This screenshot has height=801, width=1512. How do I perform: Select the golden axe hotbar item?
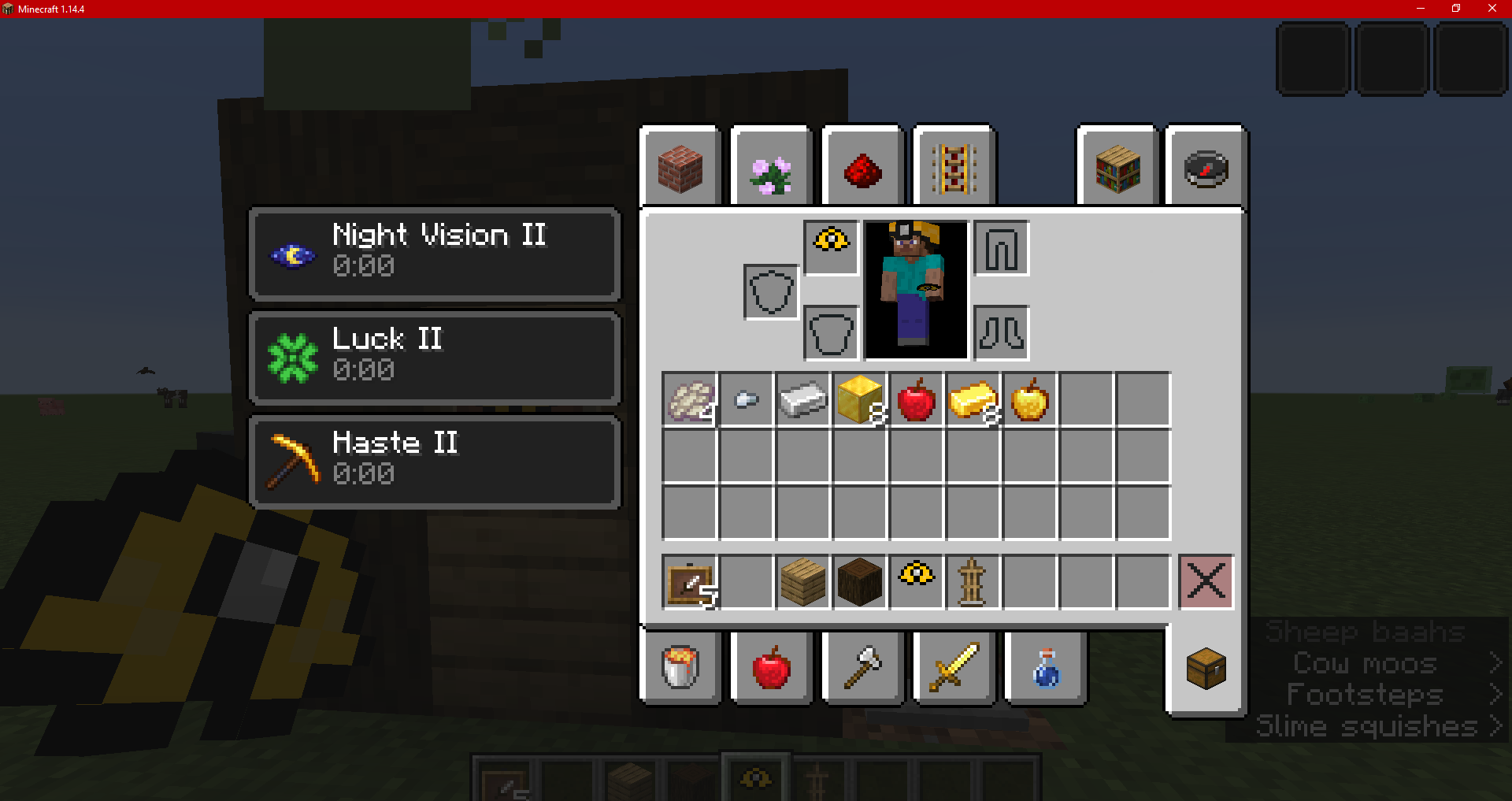862,668
